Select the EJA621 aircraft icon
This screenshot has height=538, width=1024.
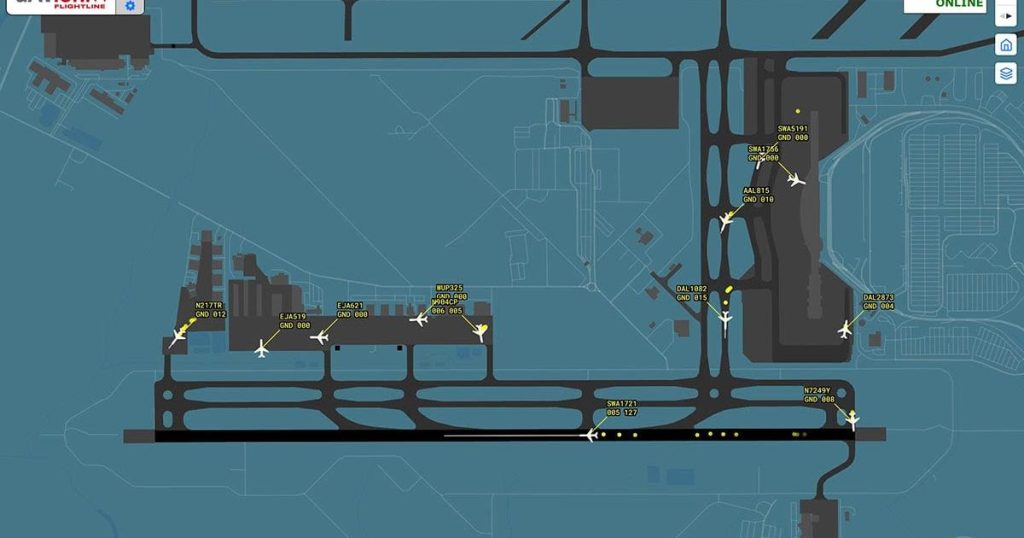(320, 337)
